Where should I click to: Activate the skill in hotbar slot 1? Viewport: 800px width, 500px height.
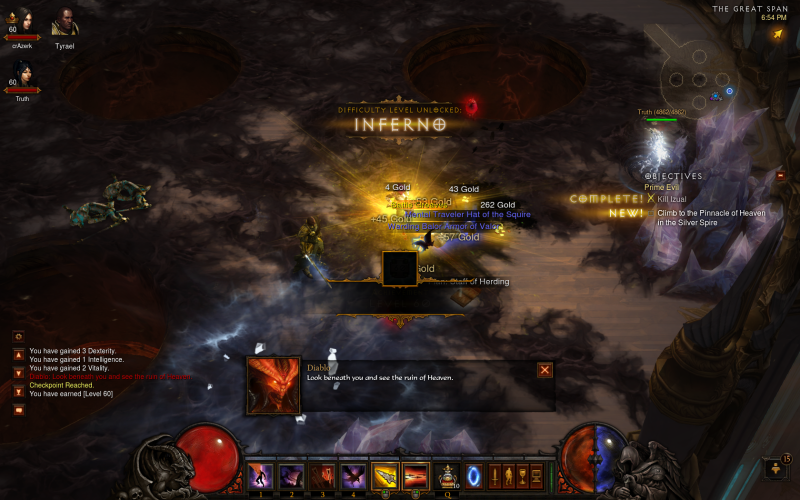point(261,475)
